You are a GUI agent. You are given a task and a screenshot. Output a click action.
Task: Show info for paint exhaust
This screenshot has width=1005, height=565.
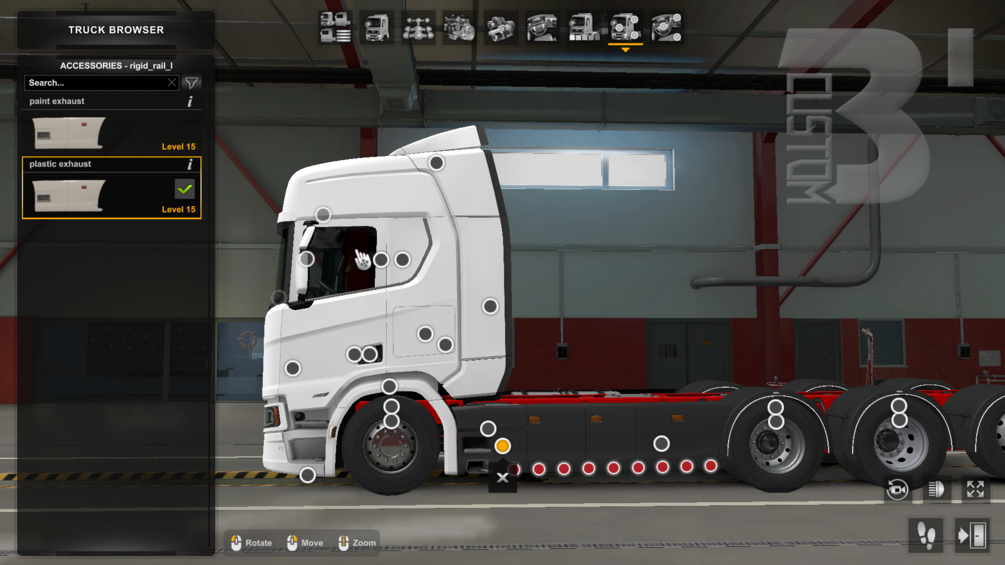point(190,102)
